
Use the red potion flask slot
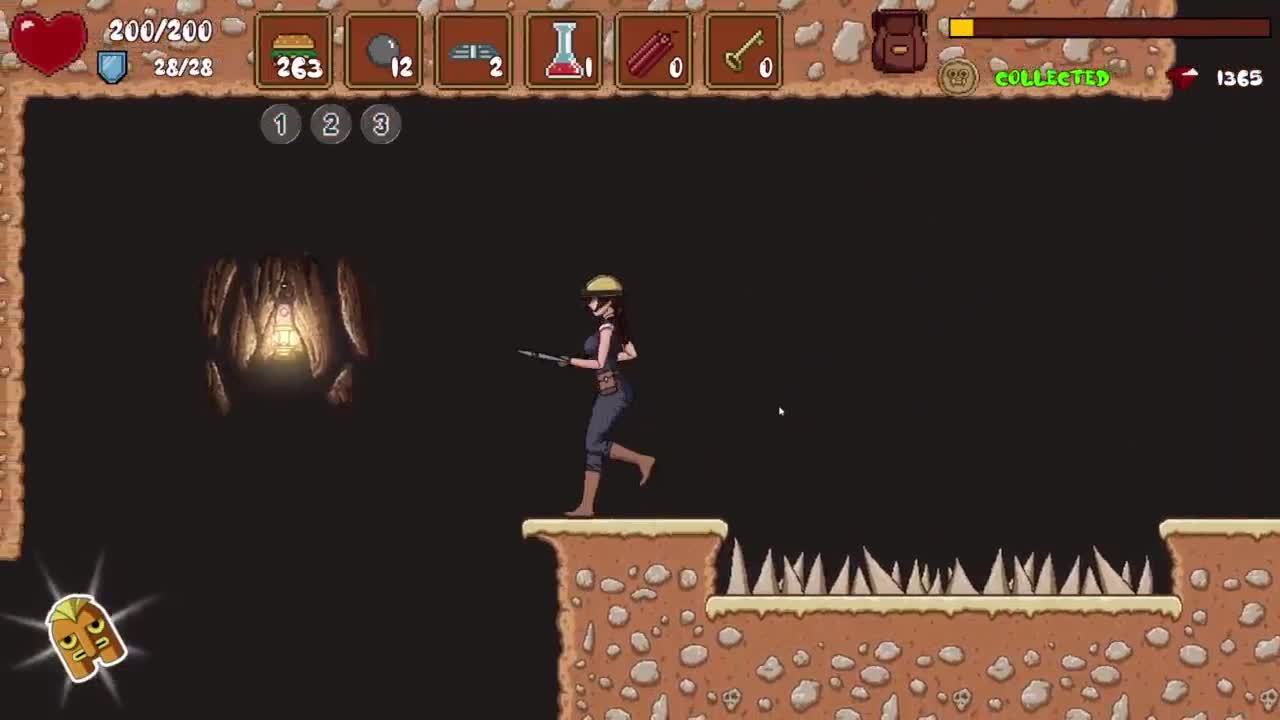click(x=564, y=51)
